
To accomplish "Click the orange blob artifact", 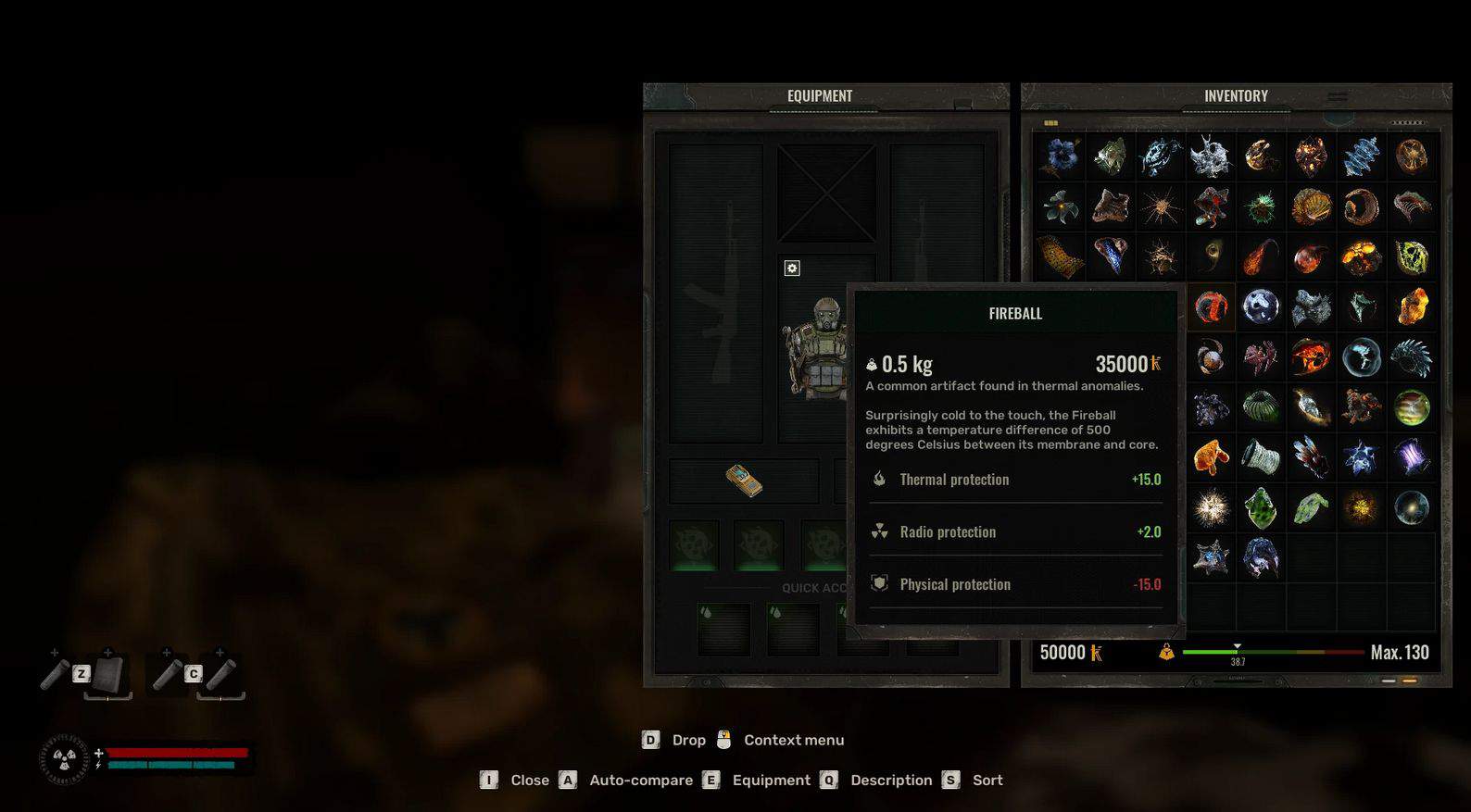I will pos(1211,457).
